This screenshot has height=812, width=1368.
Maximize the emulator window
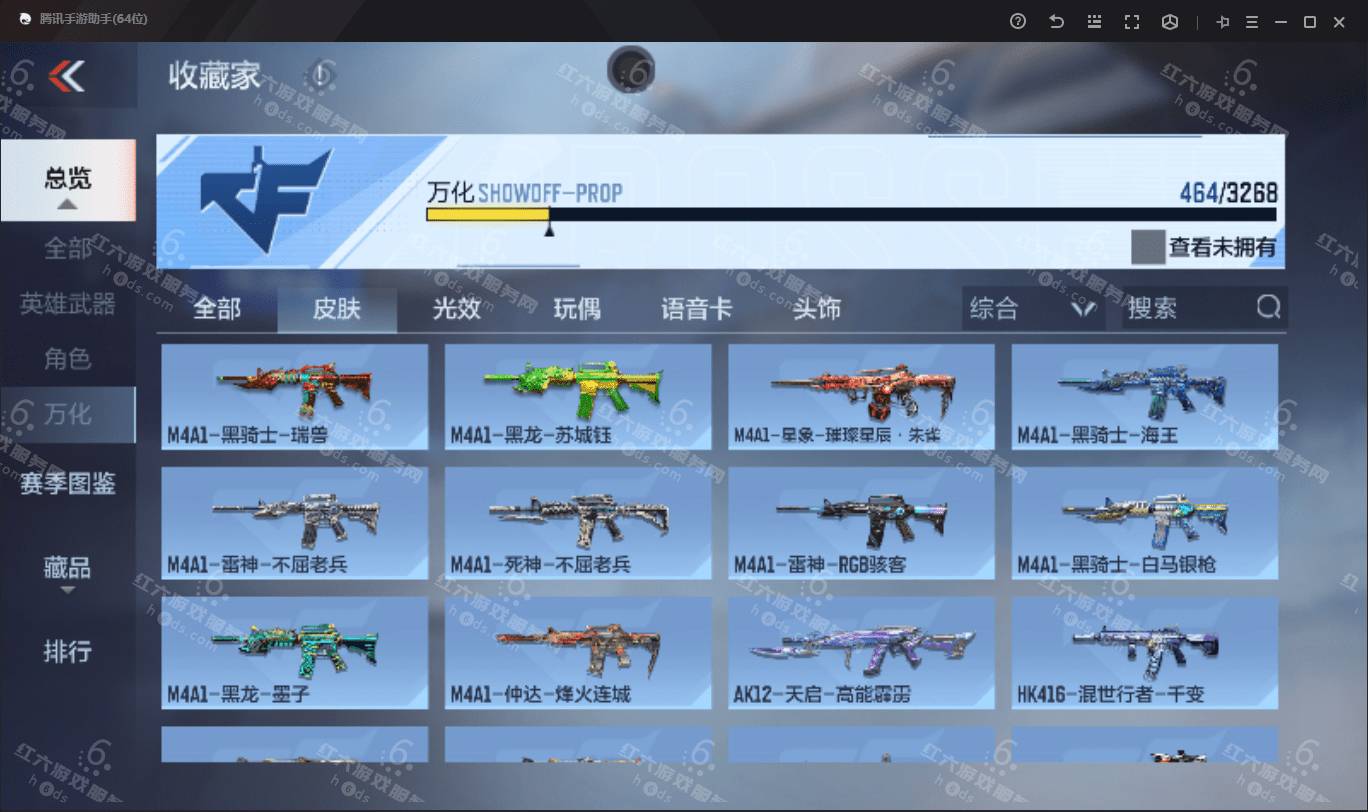coord(1309,21)
